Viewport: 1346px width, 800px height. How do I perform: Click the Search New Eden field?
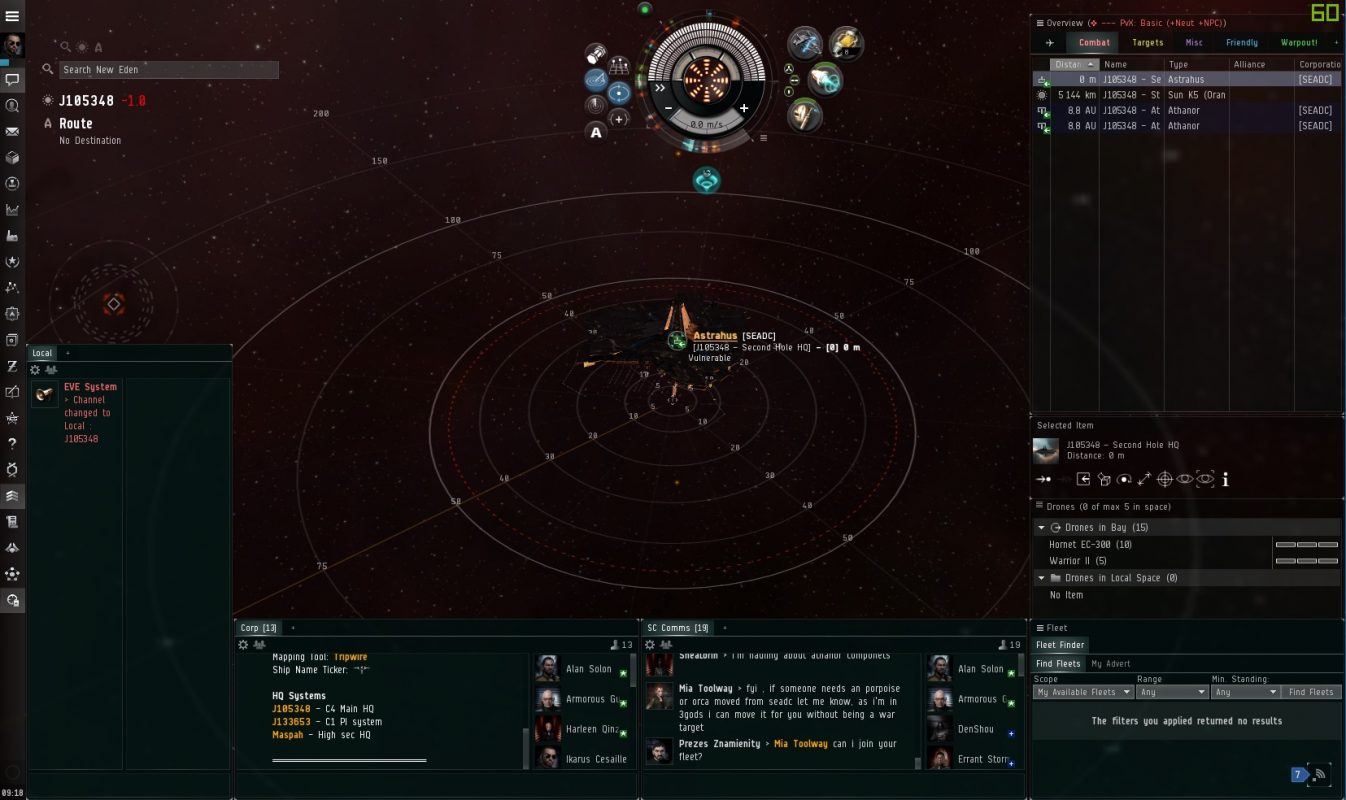click(x=168, y=70)
